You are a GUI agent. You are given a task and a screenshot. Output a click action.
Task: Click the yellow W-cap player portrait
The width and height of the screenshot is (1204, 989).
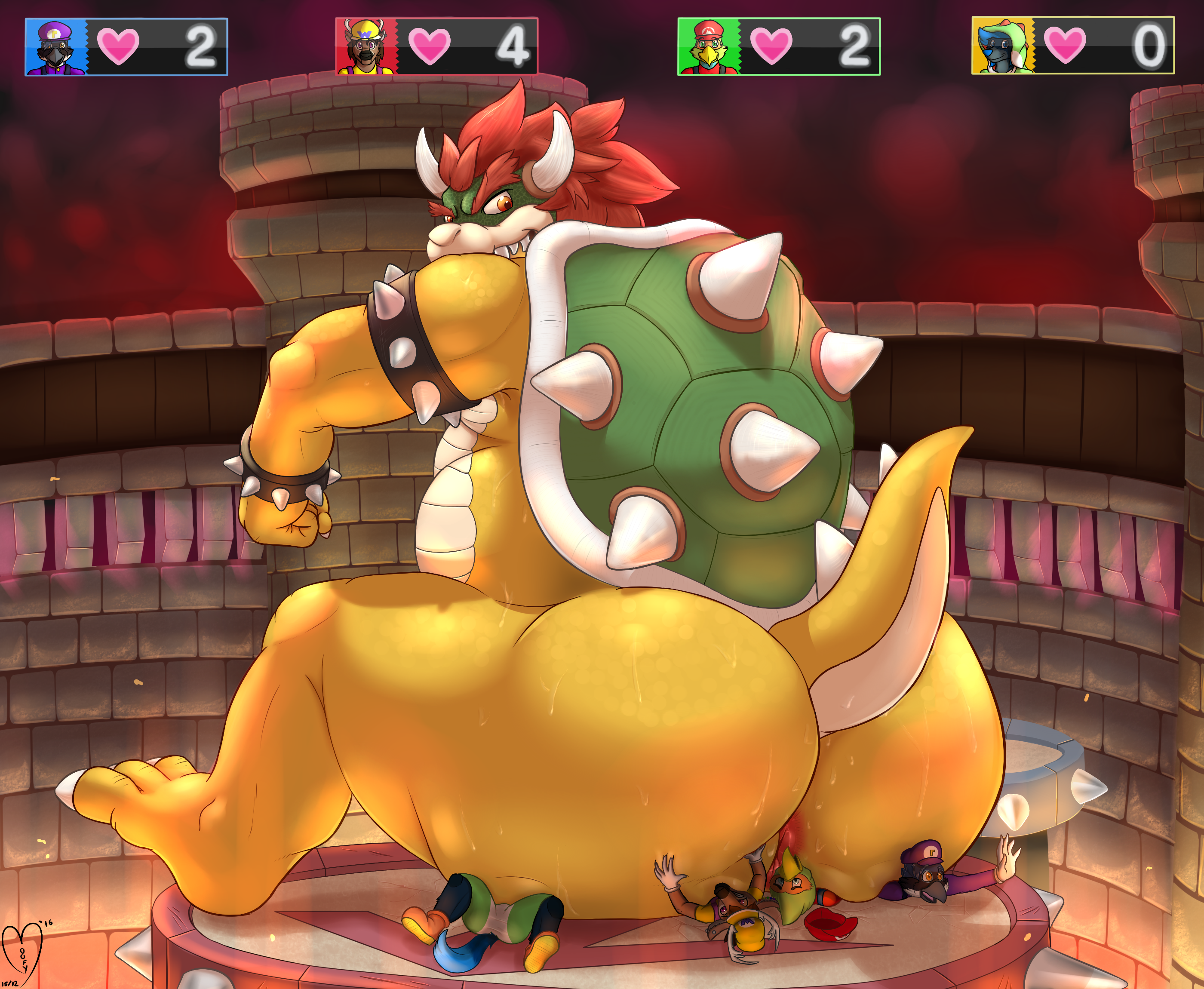tap(365, 47)
